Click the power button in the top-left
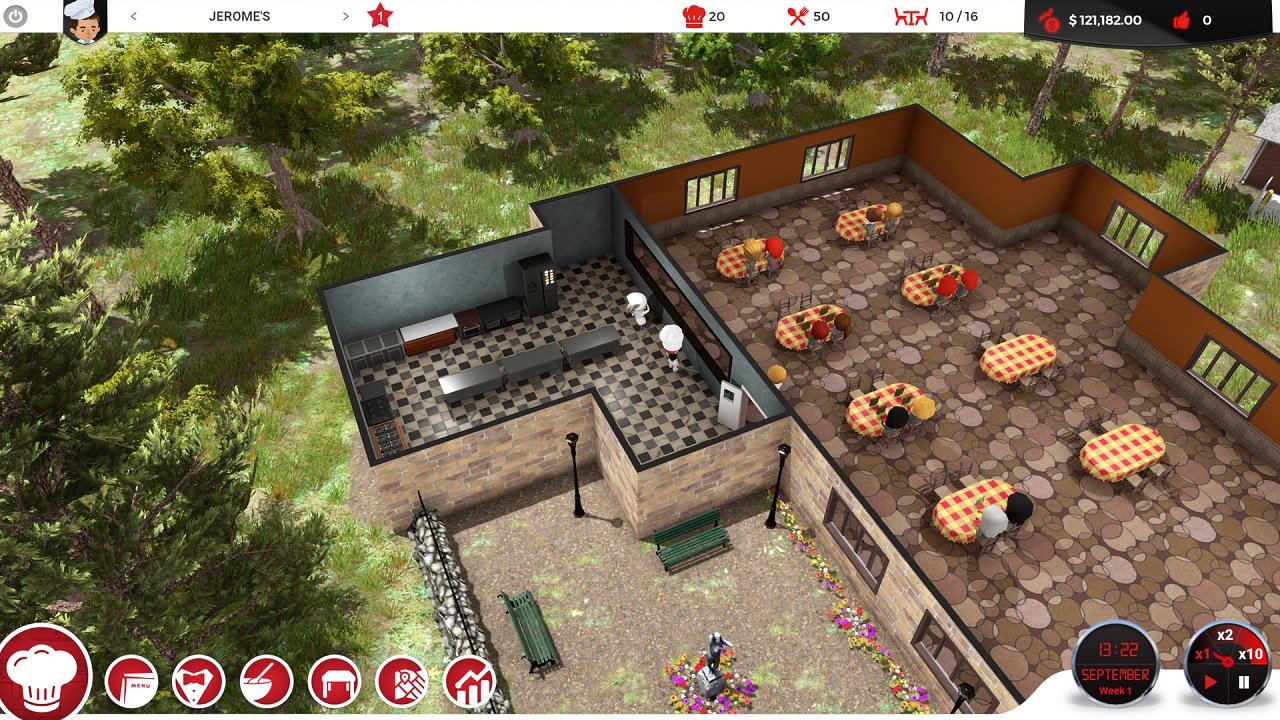Screen dimensions: 1280x720 [x=16, y=16]
